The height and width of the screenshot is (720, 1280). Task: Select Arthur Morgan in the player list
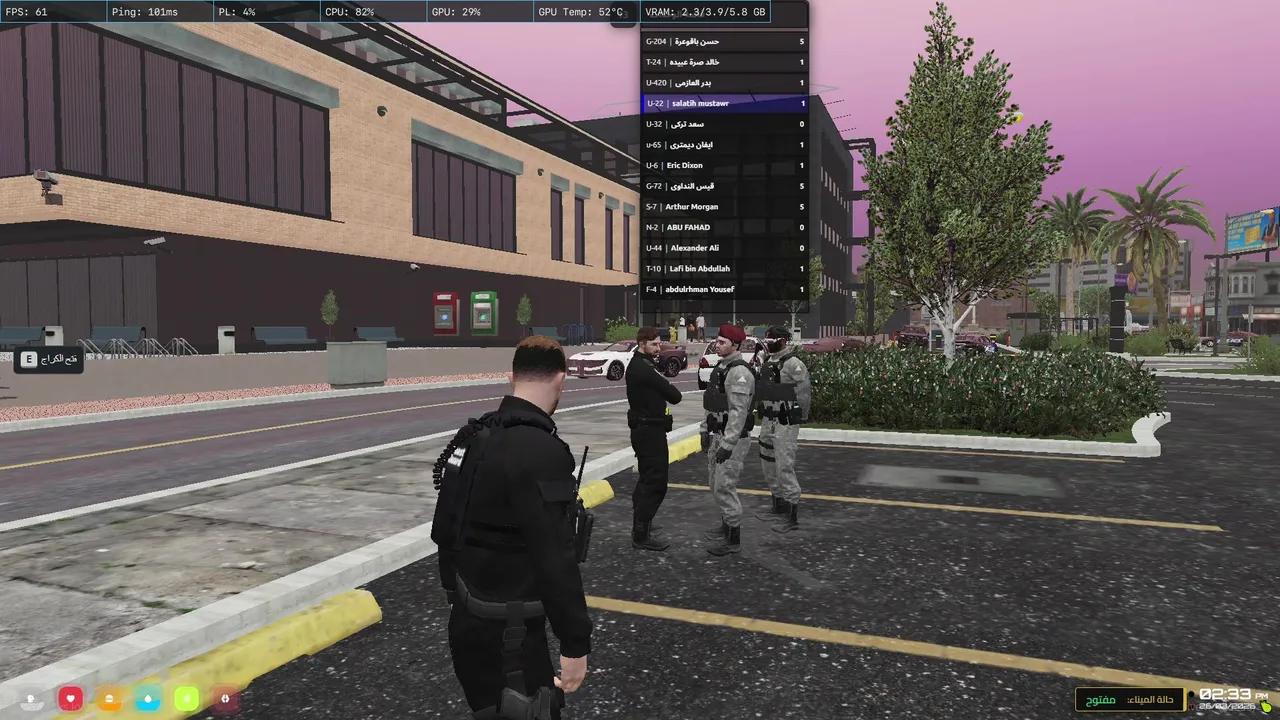tap(723, 206)
